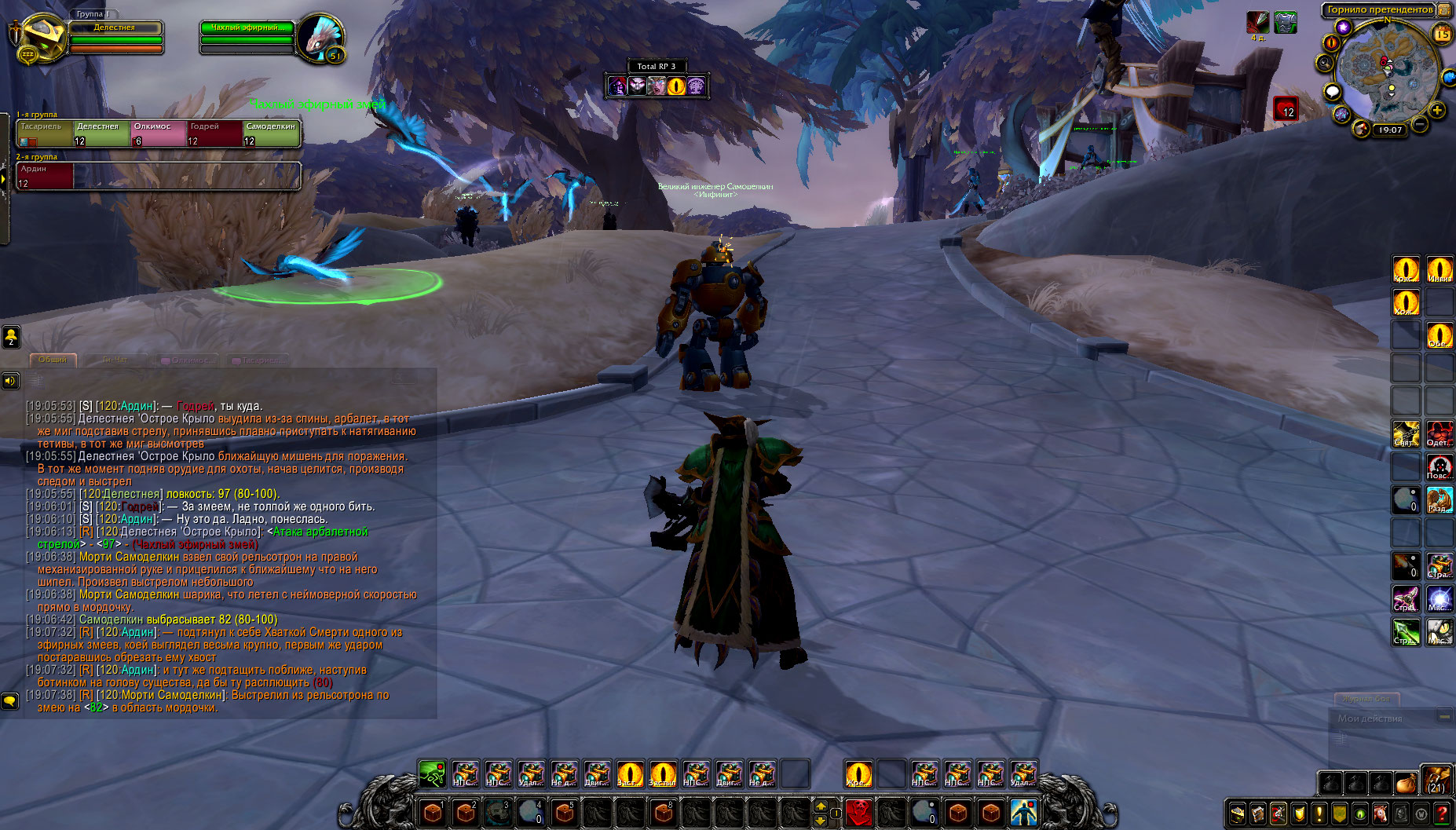Open the calendar showing day 15
The width and height of the screenshot is (1456, 830).
pos(1443,34)
